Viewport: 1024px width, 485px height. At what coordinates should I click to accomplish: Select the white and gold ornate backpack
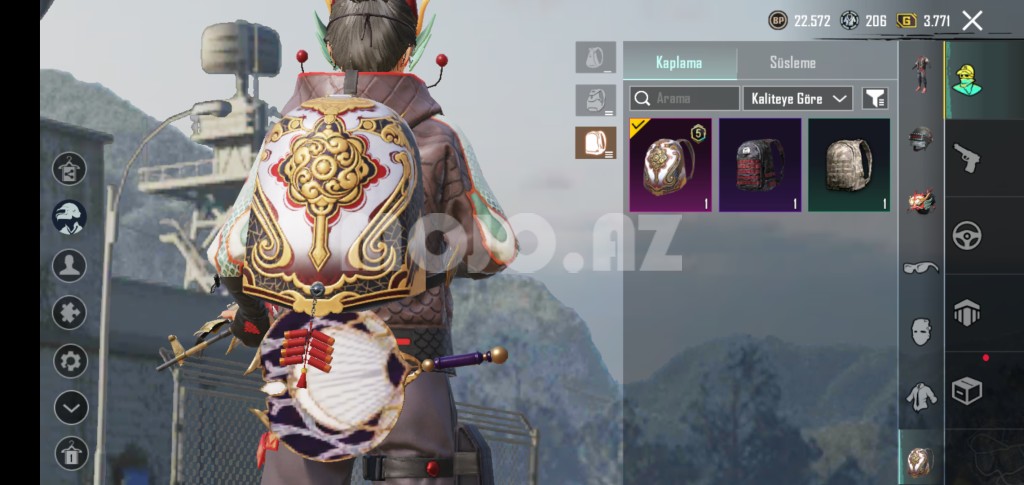(x=670, y=164)
